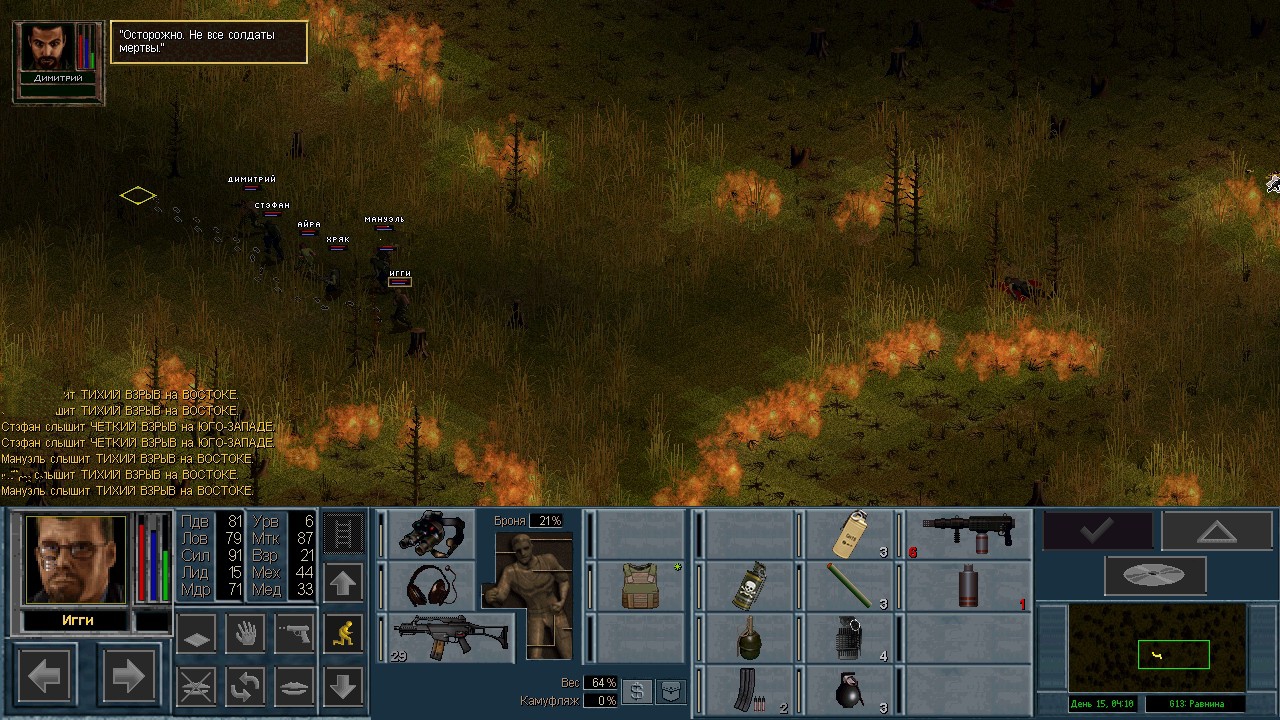The height and width of the screenshot is (720, 1280).
Task: Switch to next mercenary with right arrow
Action: coord(128,677)
